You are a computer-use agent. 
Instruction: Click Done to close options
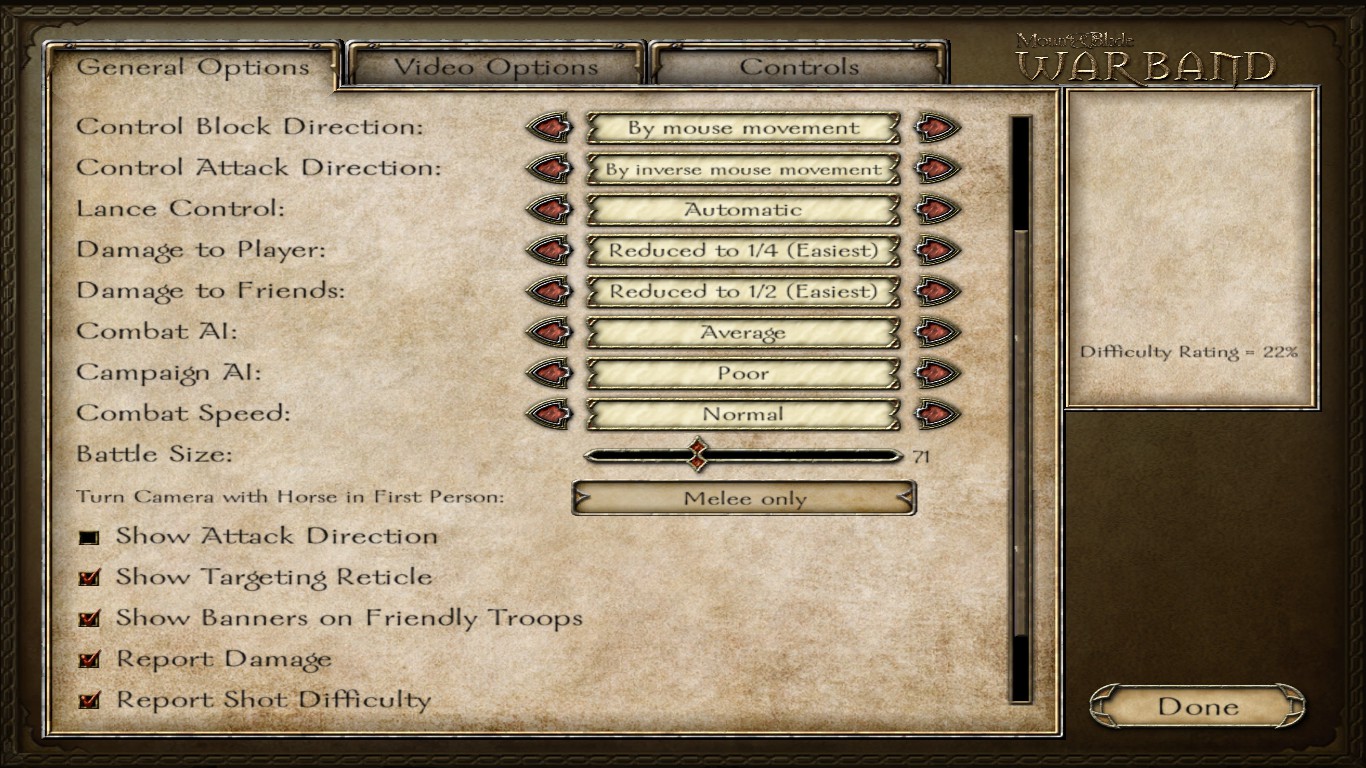point(1197,707)
